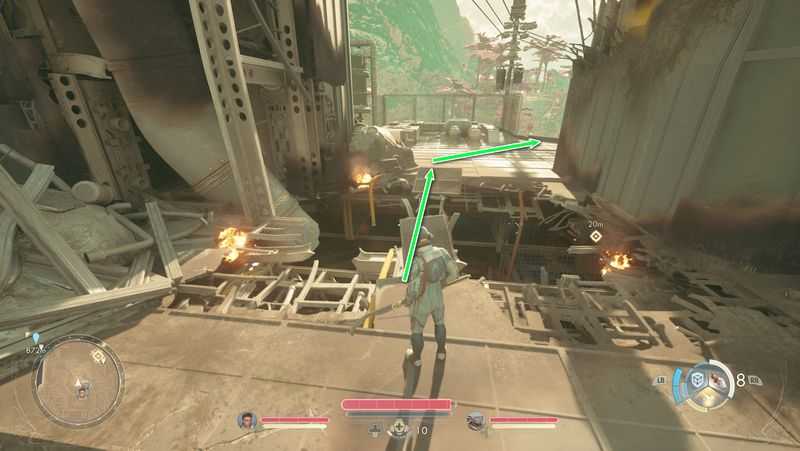Image resolution: width=800 pixels, height=451 pixels.
Task: Select the right companion's helmet portrait
Action: 477,420
